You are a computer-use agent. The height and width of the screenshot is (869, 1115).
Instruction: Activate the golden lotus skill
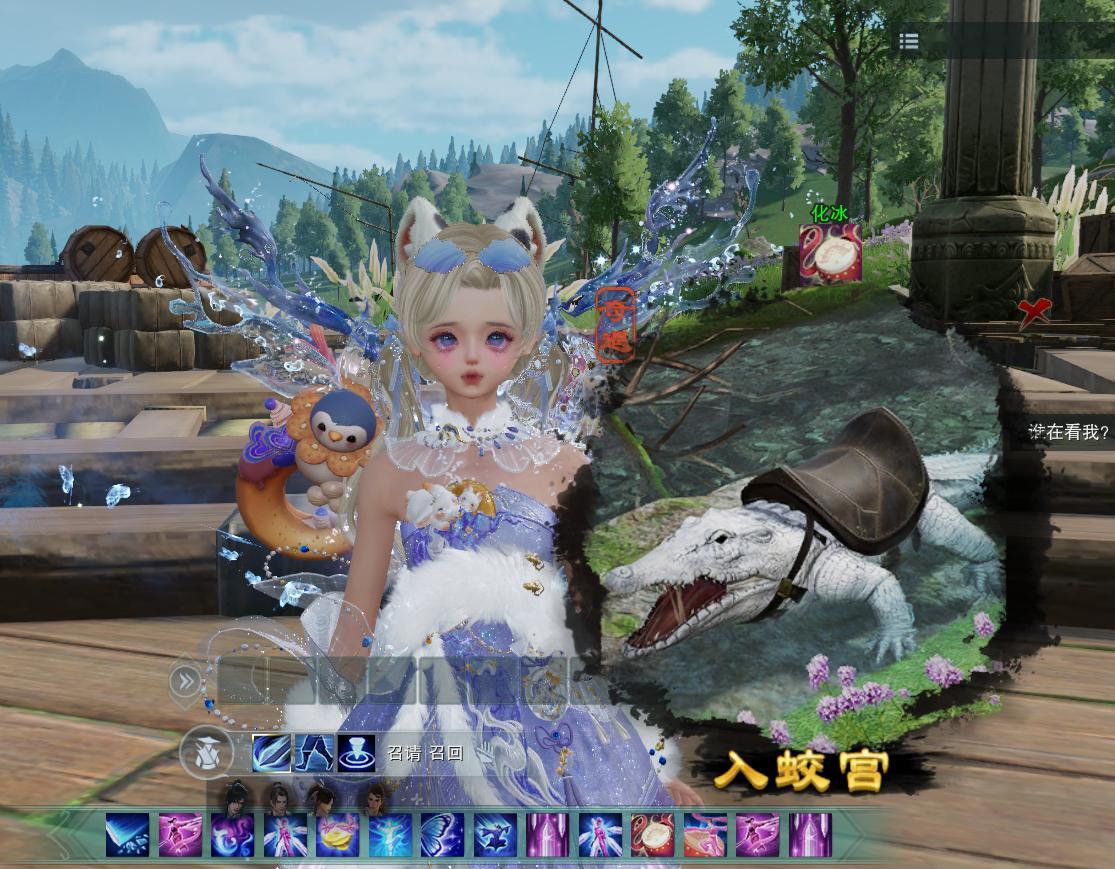pos(337,835)
